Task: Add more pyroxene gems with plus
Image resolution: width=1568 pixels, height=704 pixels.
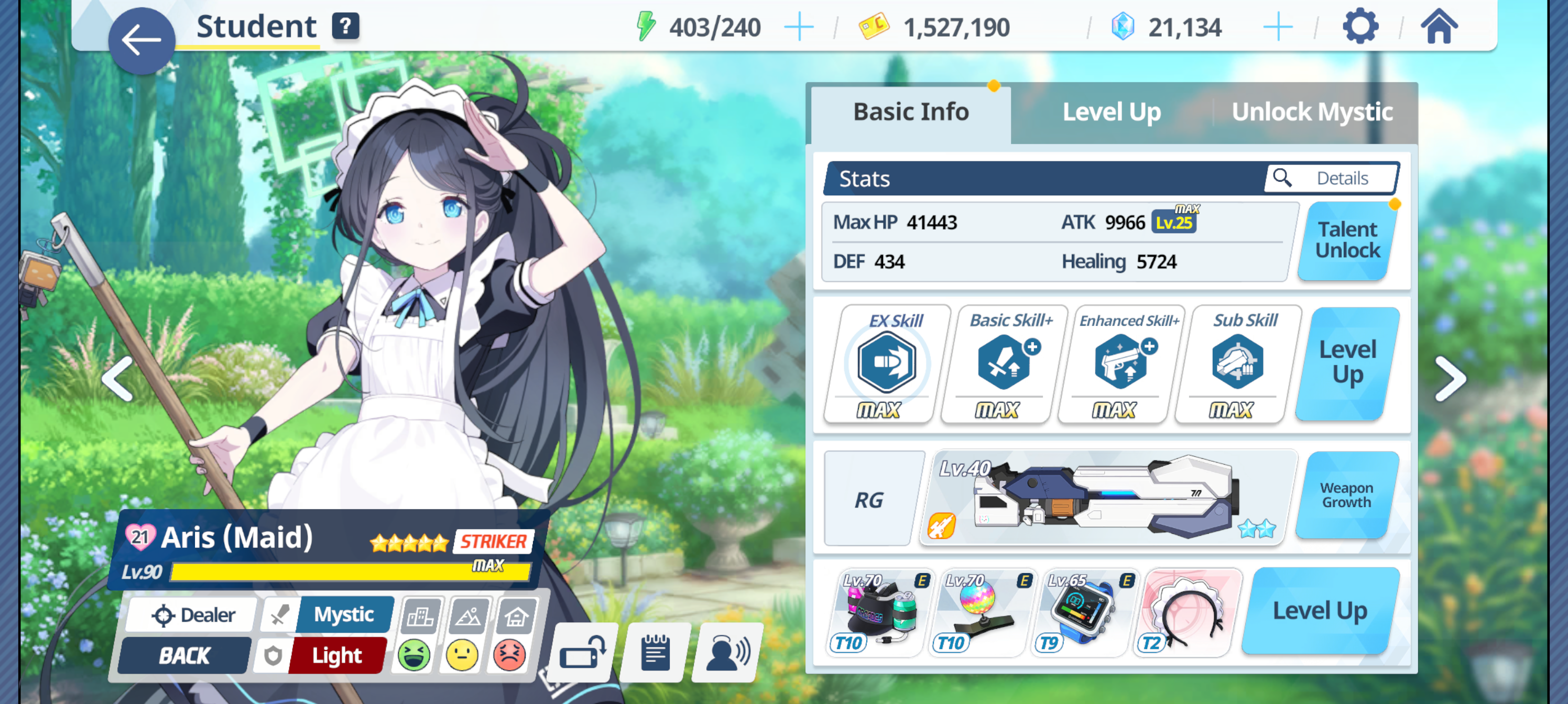Action: tap(1277, 27)
